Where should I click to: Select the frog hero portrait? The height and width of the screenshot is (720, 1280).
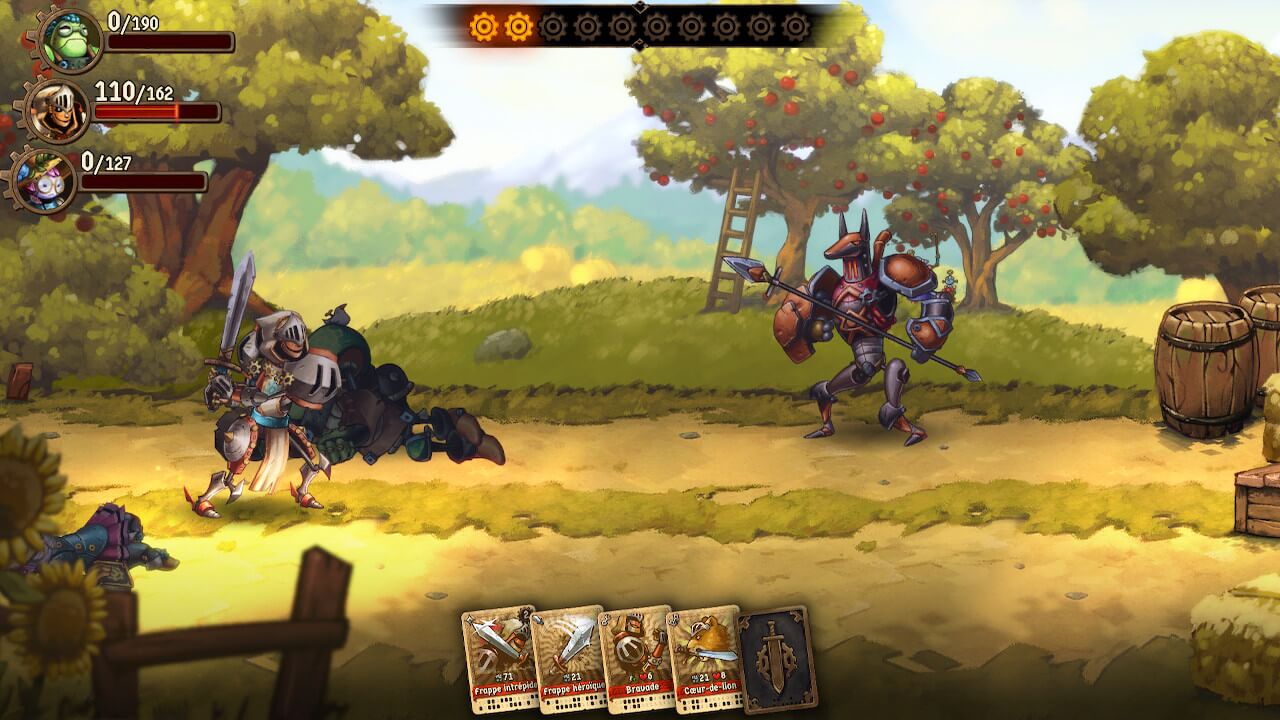pos(70,37)
